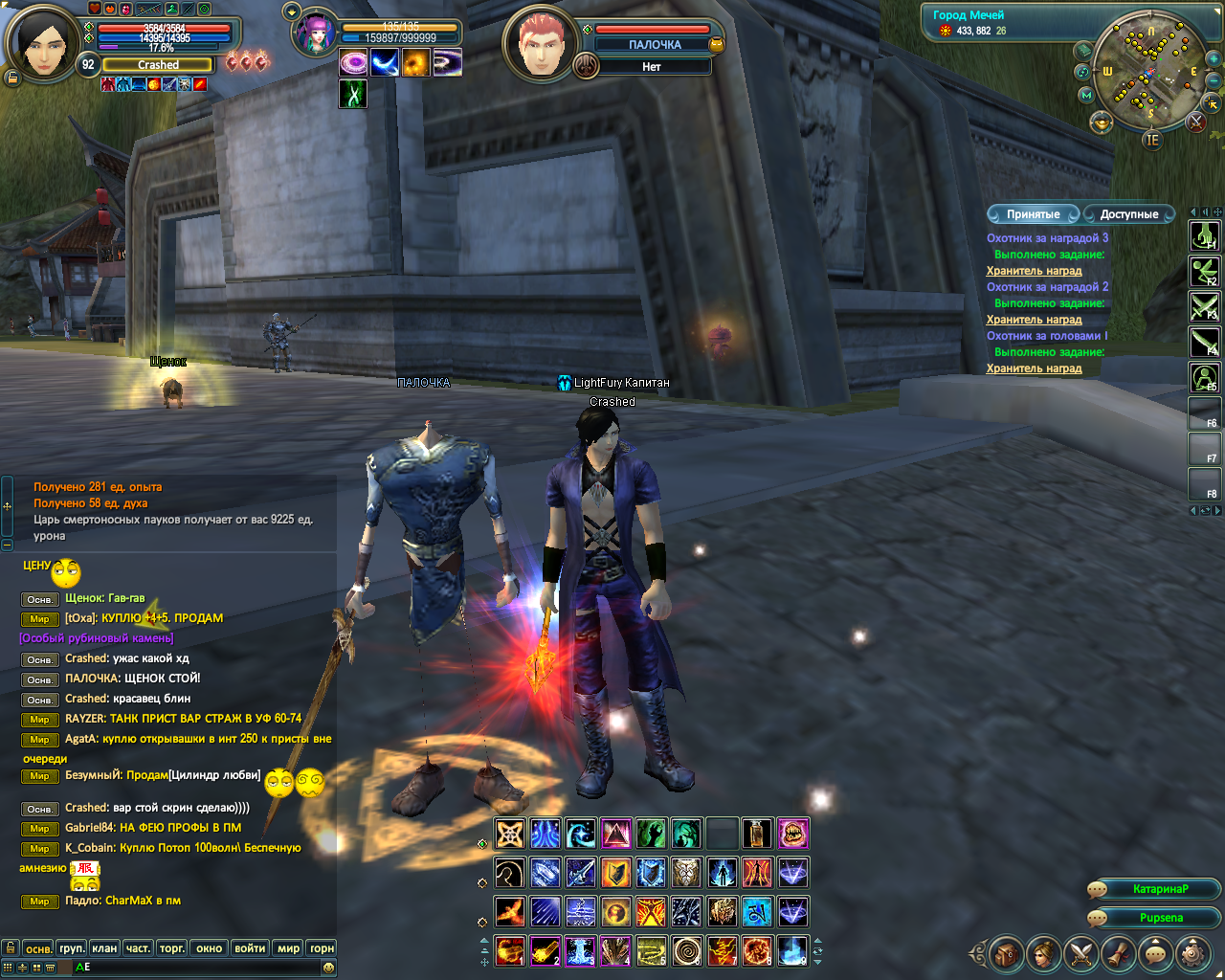This screenshot has height=980, width=1225.
Task: Open private chat with Pupsena
Action: pos(1160,918)
